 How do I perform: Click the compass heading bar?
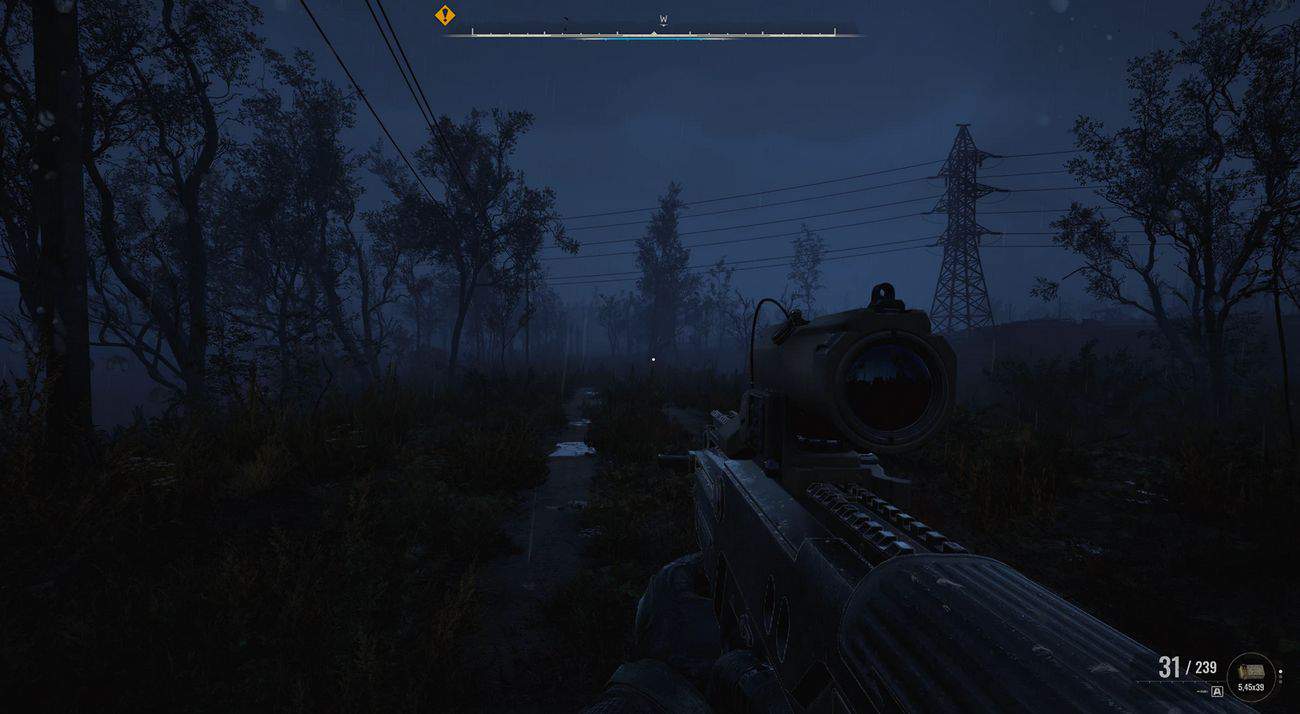coord(653,33)
